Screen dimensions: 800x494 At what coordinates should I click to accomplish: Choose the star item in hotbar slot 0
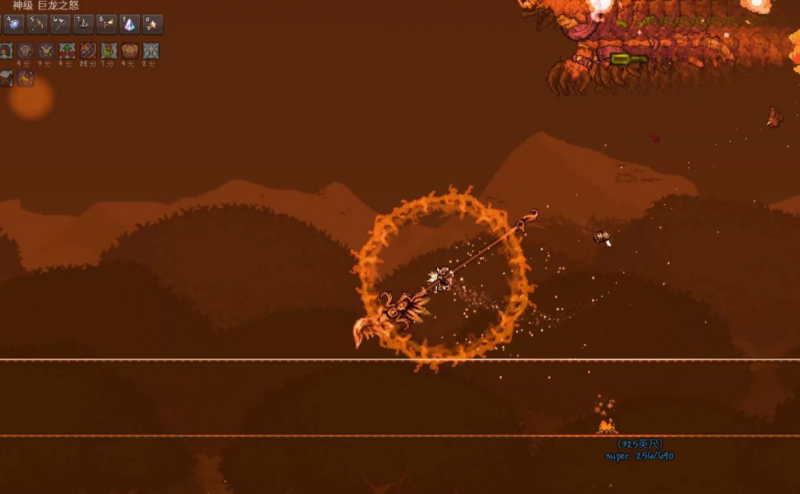click(x=153, y=24)
